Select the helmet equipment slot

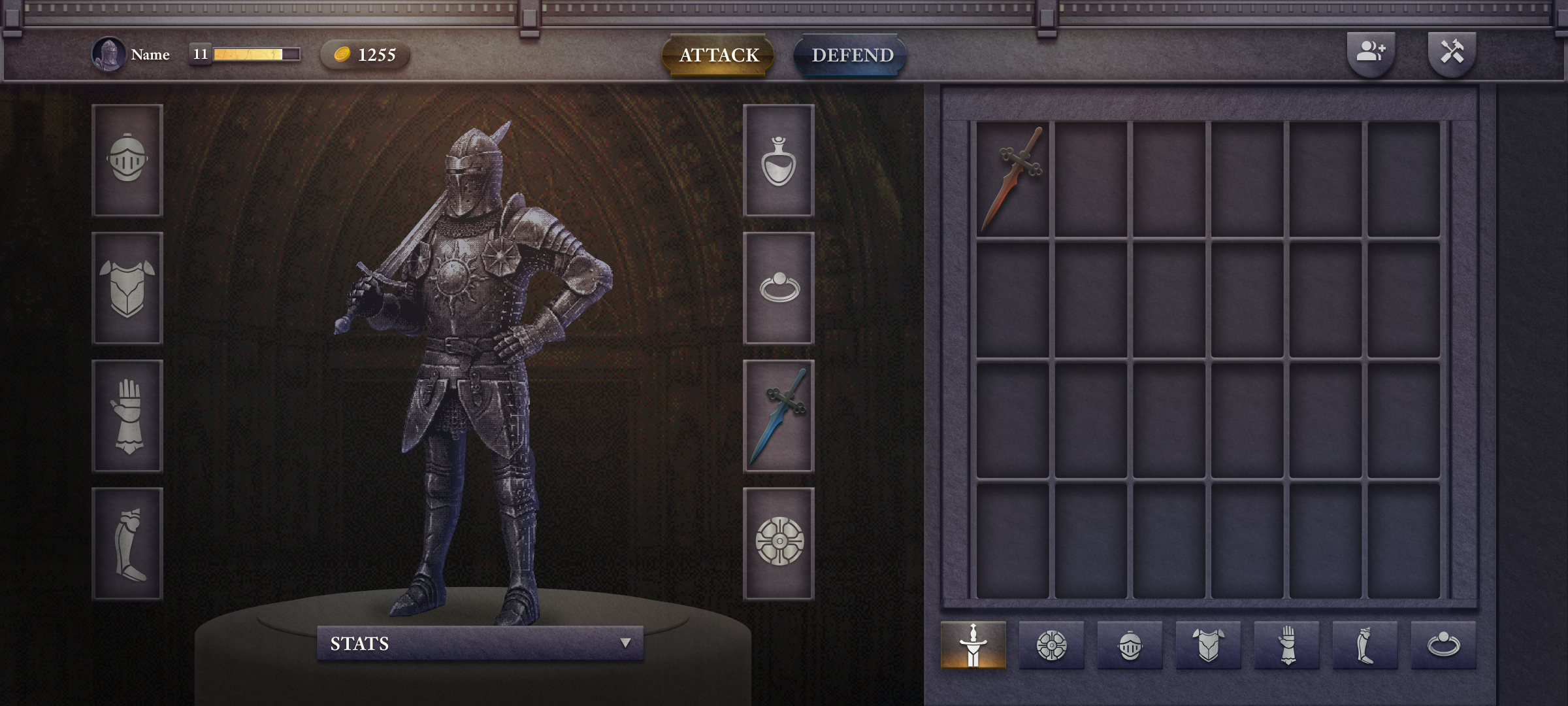(127, 160)
